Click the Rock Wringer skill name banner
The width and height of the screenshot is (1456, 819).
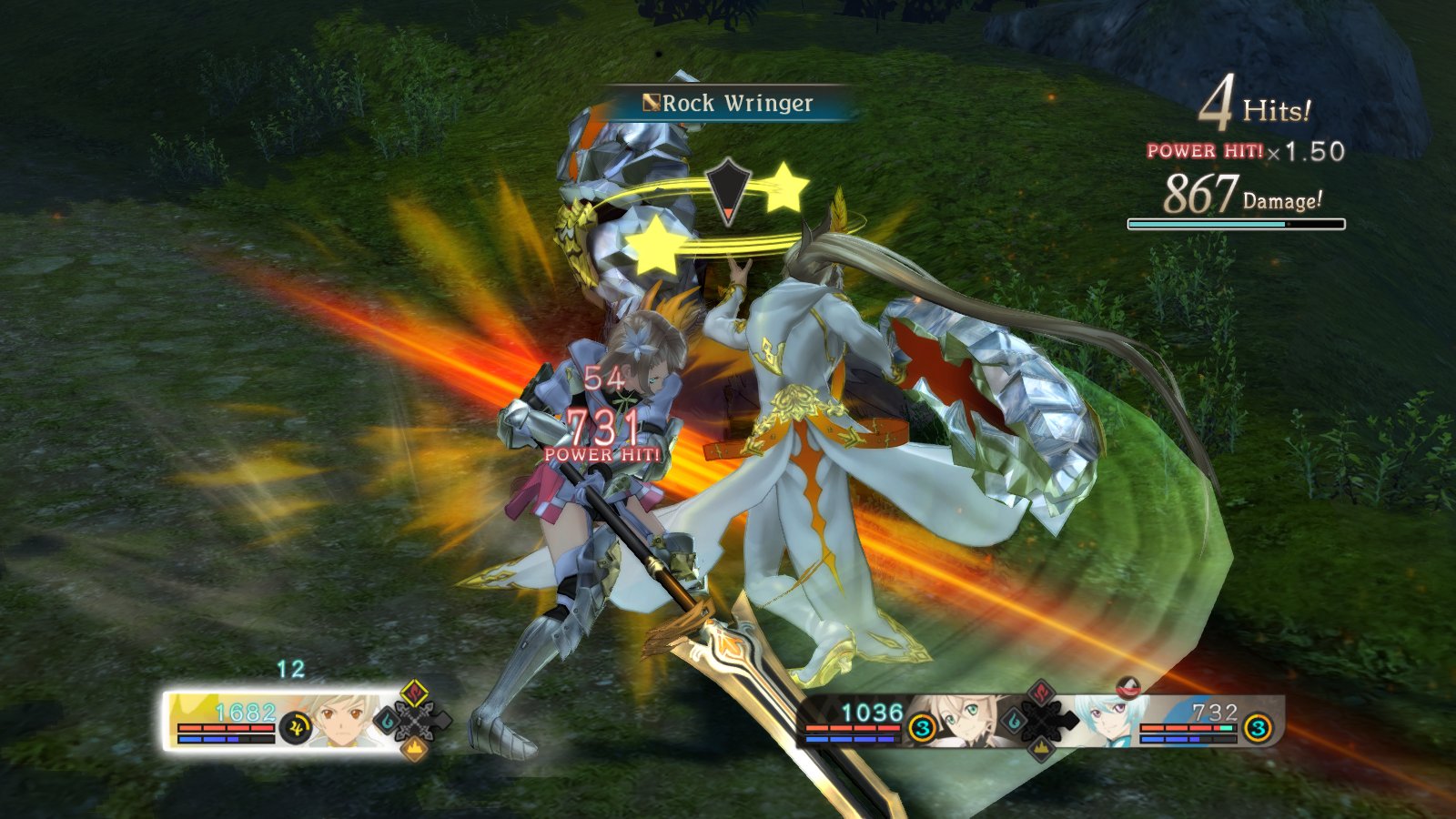[738, 103]
